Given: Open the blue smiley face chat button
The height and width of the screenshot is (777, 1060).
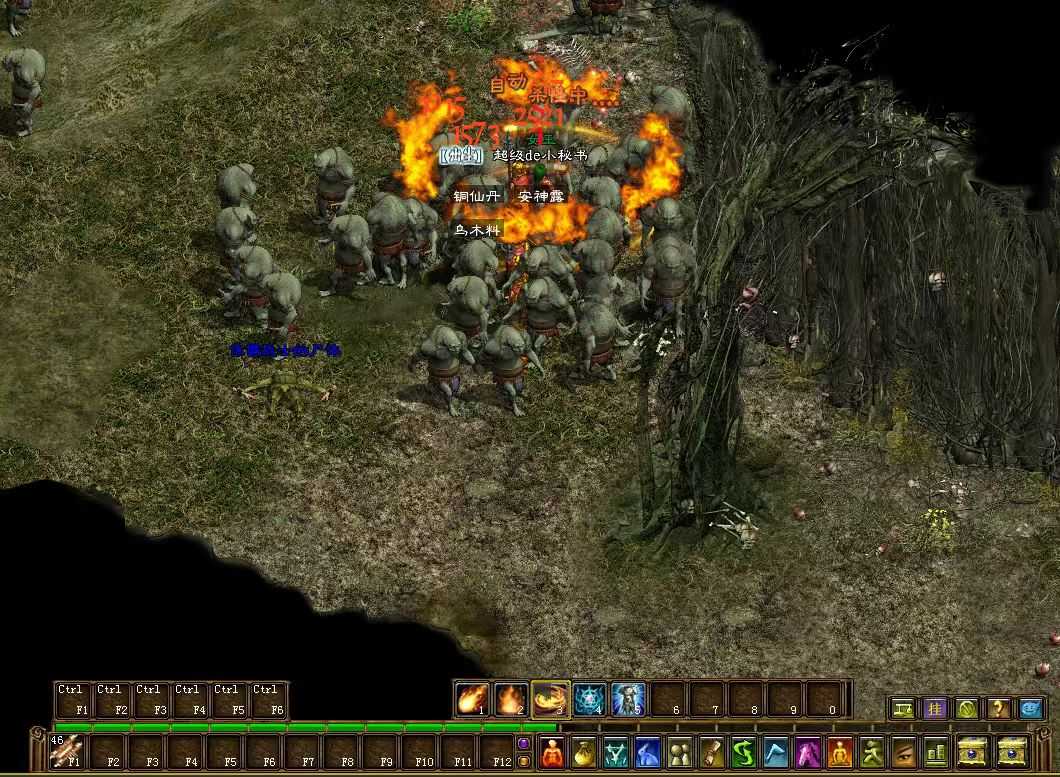Looking at the screenshot, I should click(1030, 709).
